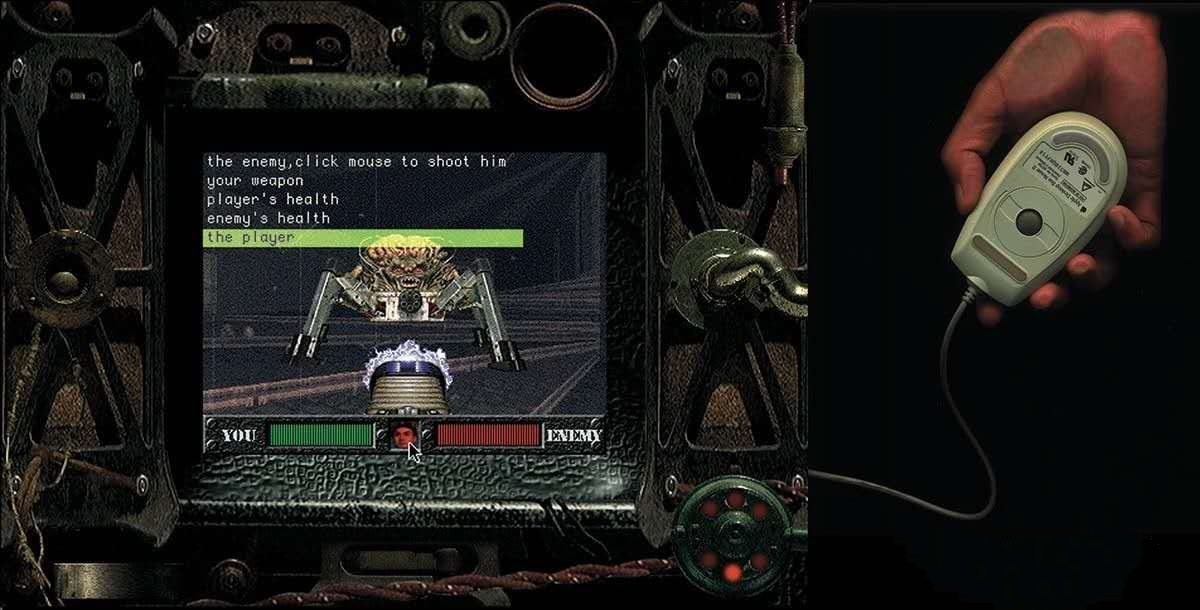Select "the enemy, click mouse to shoot him" entry
This screenshot has height=610, width=1200.
click(356, 161)
